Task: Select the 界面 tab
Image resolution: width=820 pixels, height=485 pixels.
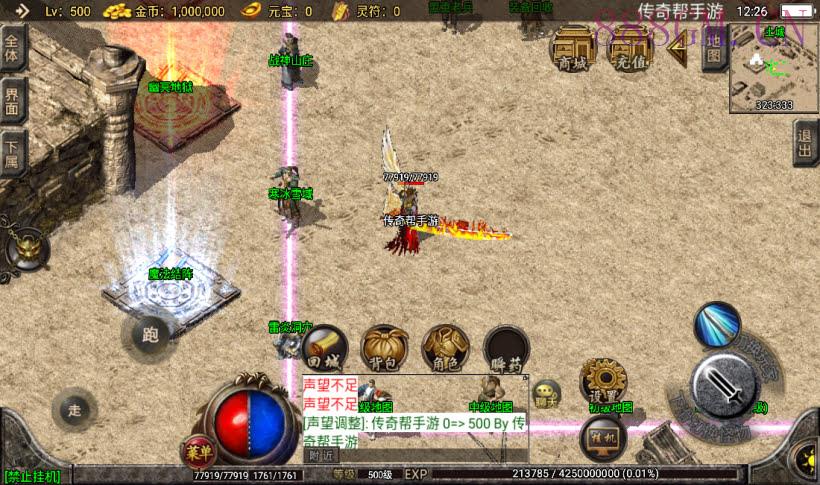Action: point(12,100)
